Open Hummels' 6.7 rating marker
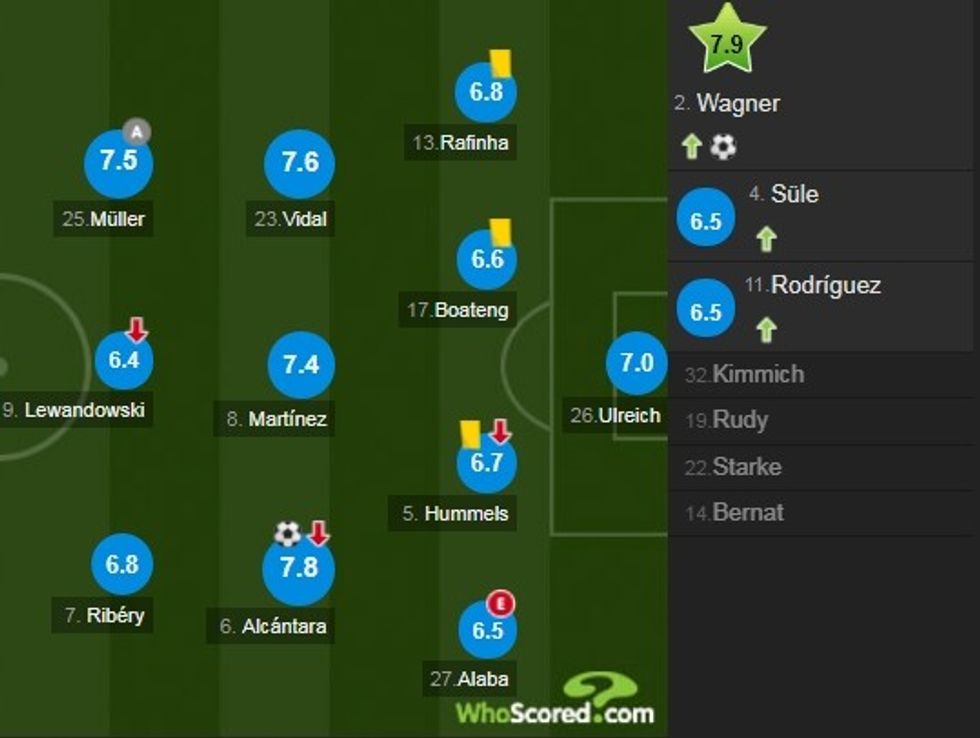 [486, 464]
